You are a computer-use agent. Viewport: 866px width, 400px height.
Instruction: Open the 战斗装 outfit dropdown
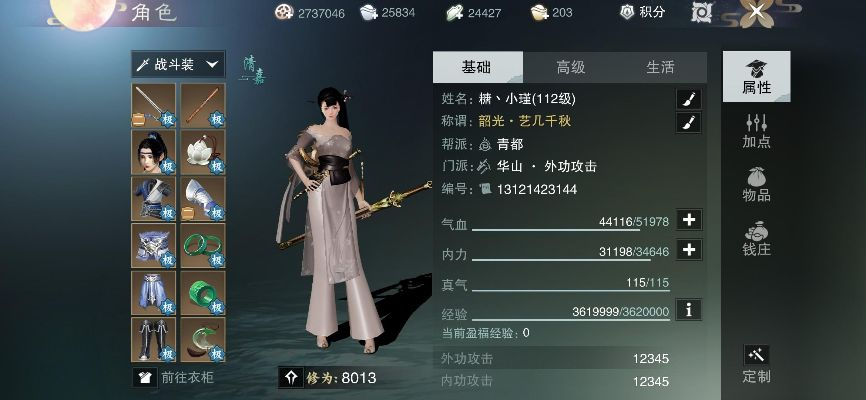(178, 64)
